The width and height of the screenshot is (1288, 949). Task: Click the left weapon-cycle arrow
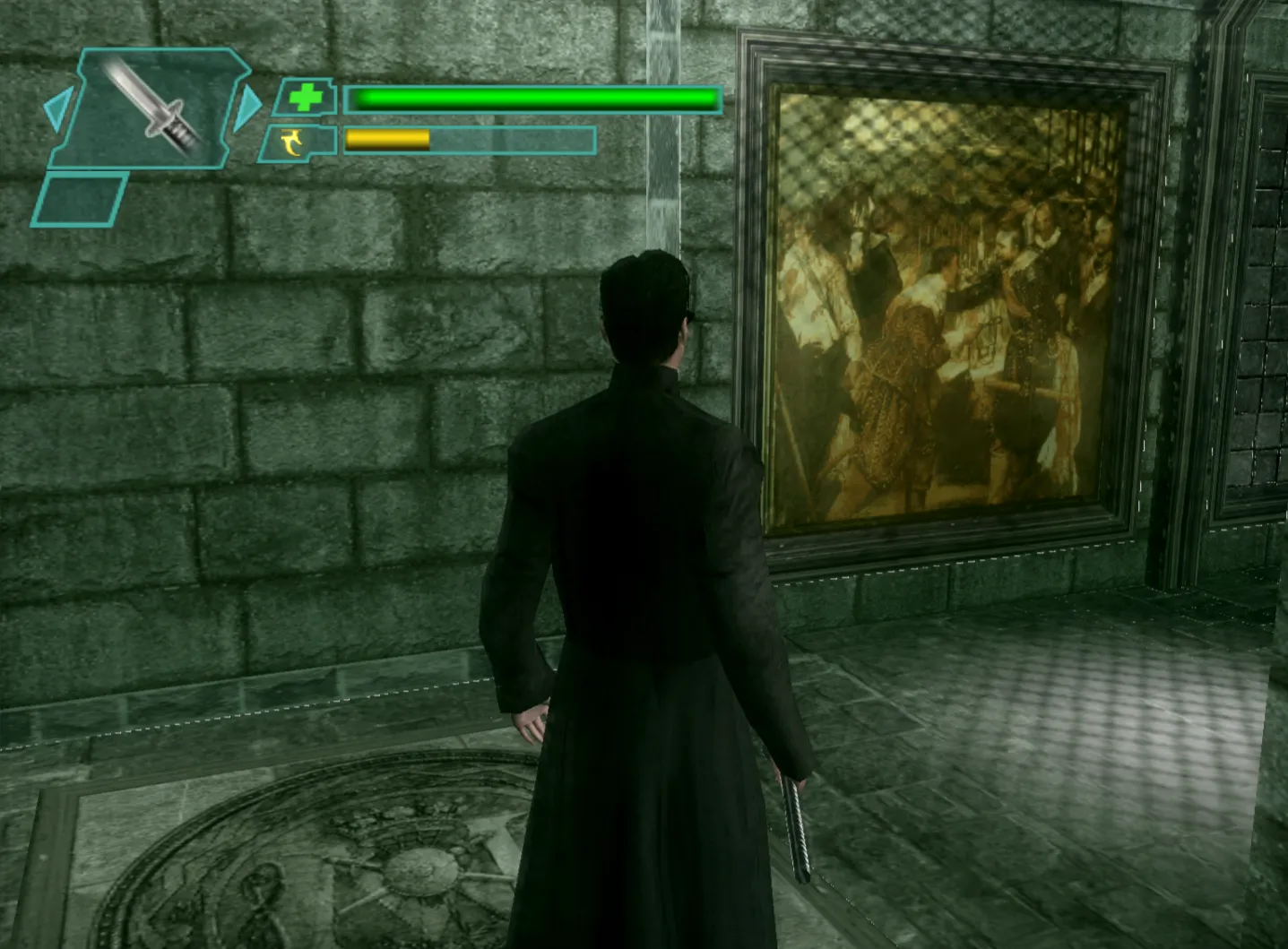click(56, 108)
